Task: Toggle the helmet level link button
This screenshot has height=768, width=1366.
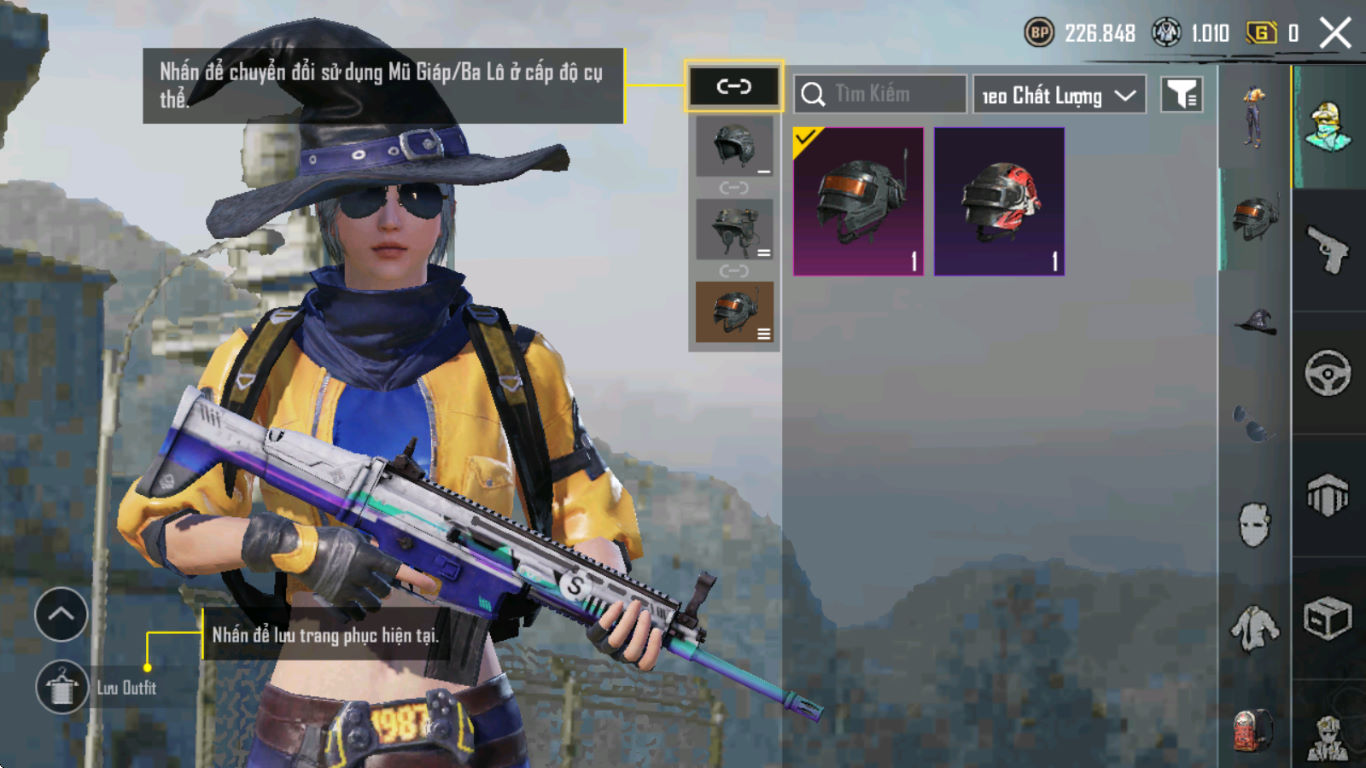Action: coord(734,86)
